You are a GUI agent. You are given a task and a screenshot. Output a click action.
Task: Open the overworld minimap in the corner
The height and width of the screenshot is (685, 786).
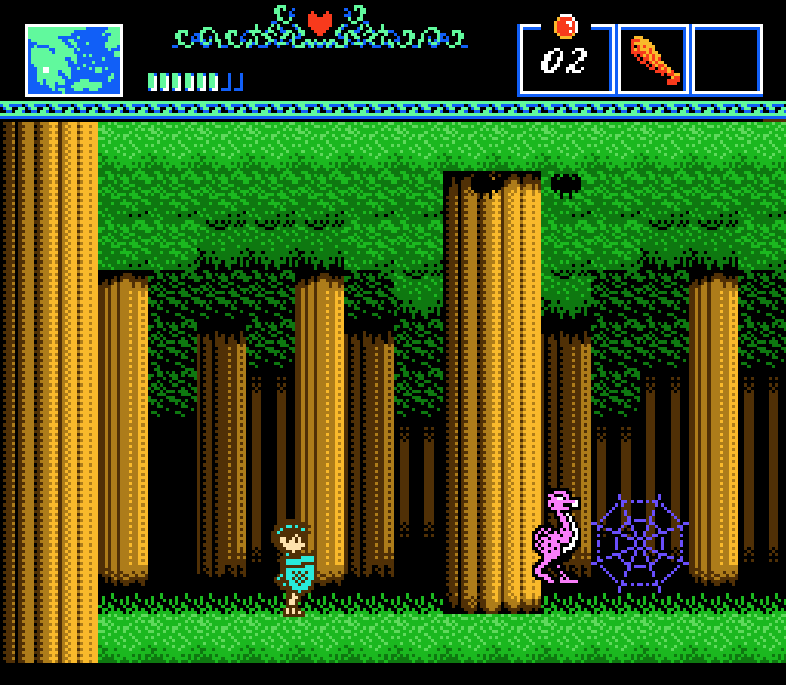[x=74, y=61]
